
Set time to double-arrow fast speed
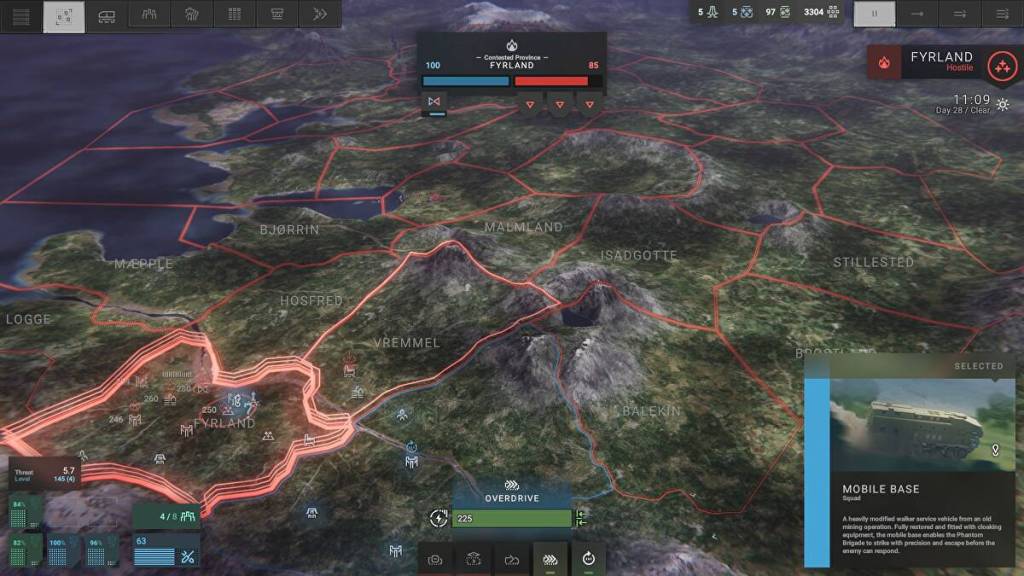[960, 14]
